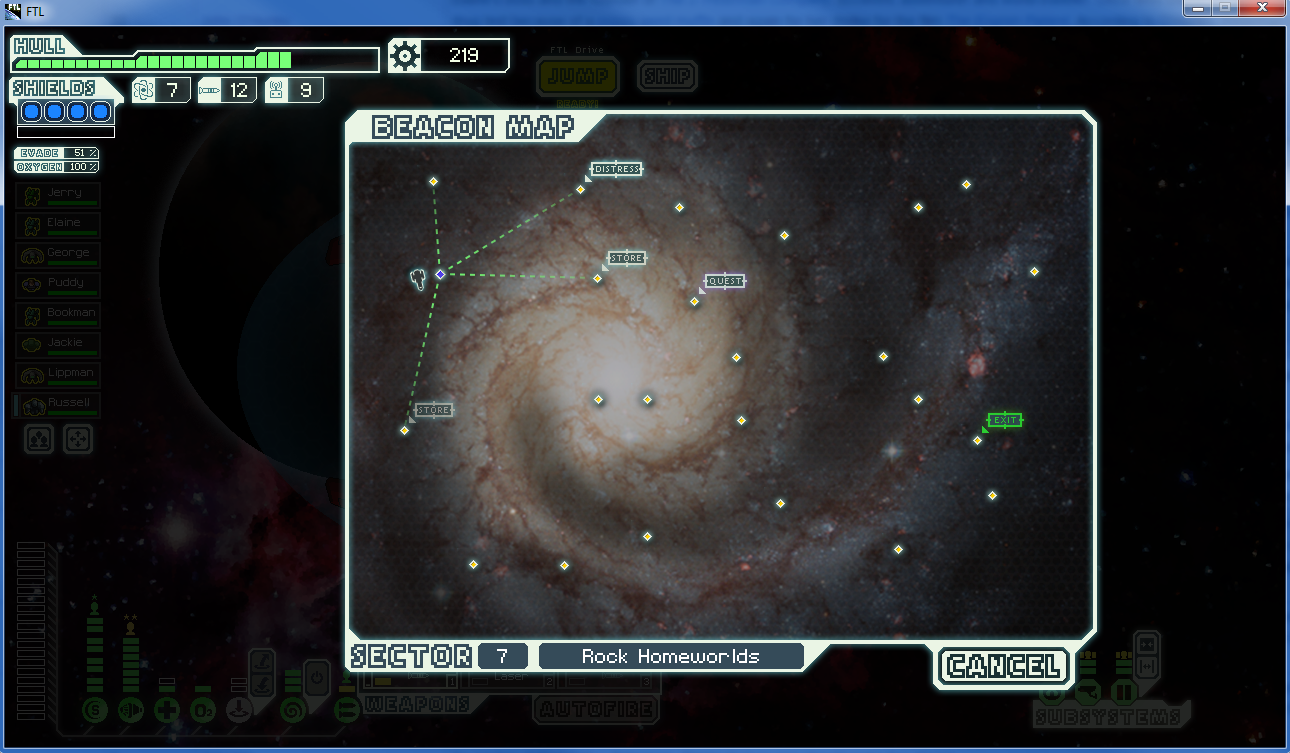Choose crew member Bookman
Image resolution: width=1290 pixels, height=753 pixels.
[59, 315]
